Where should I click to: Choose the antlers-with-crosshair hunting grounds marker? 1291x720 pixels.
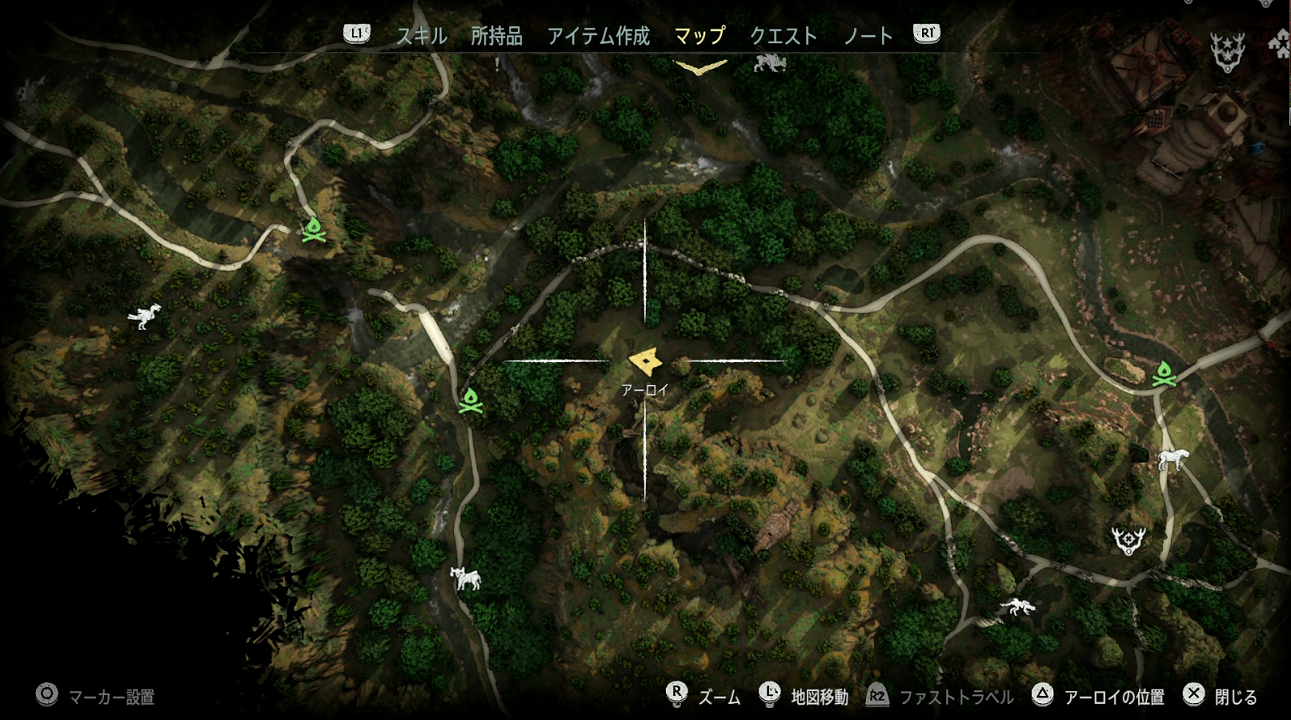pos(1129,540)
